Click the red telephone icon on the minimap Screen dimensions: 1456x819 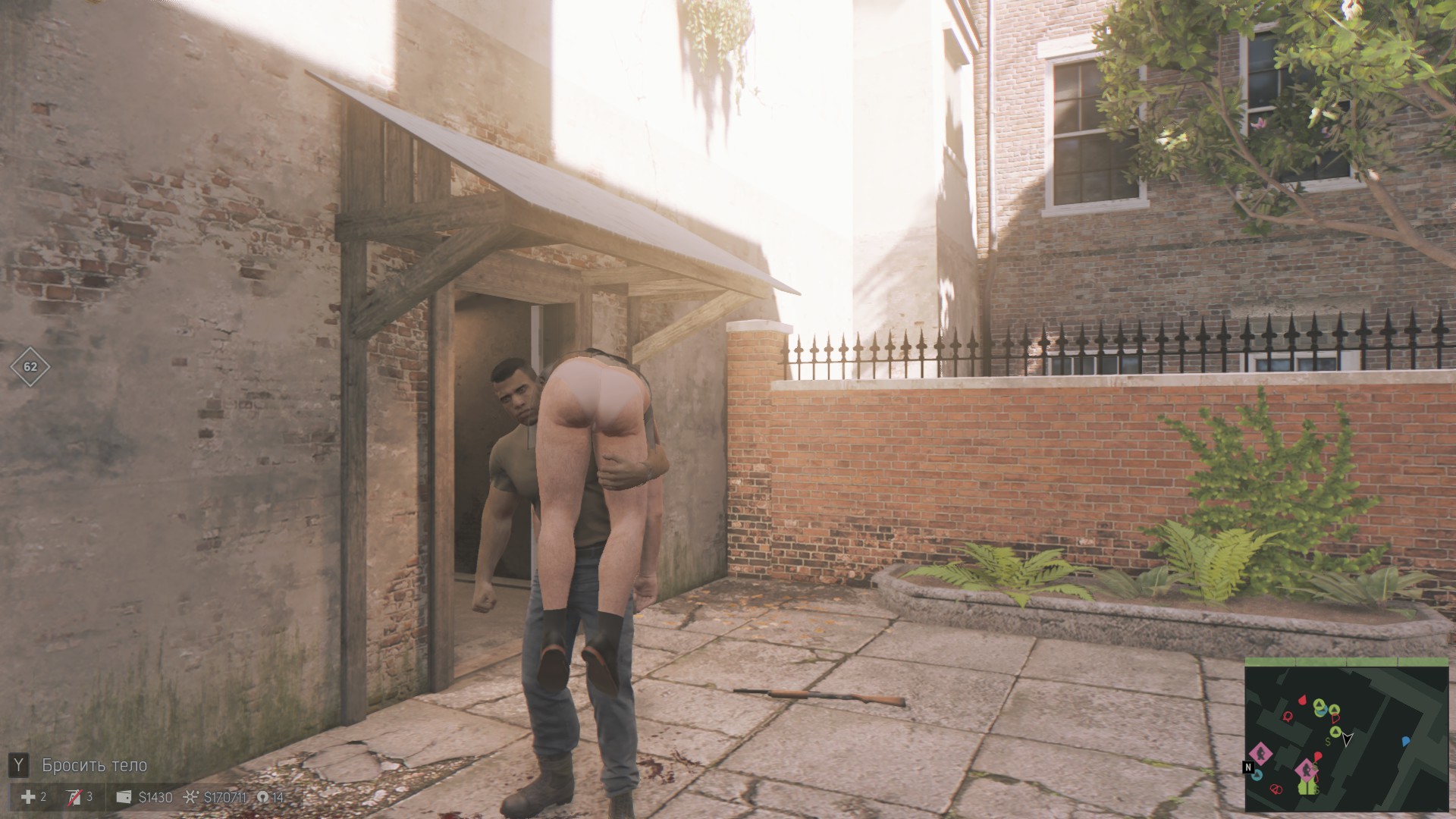click(x=1287, y=717)
